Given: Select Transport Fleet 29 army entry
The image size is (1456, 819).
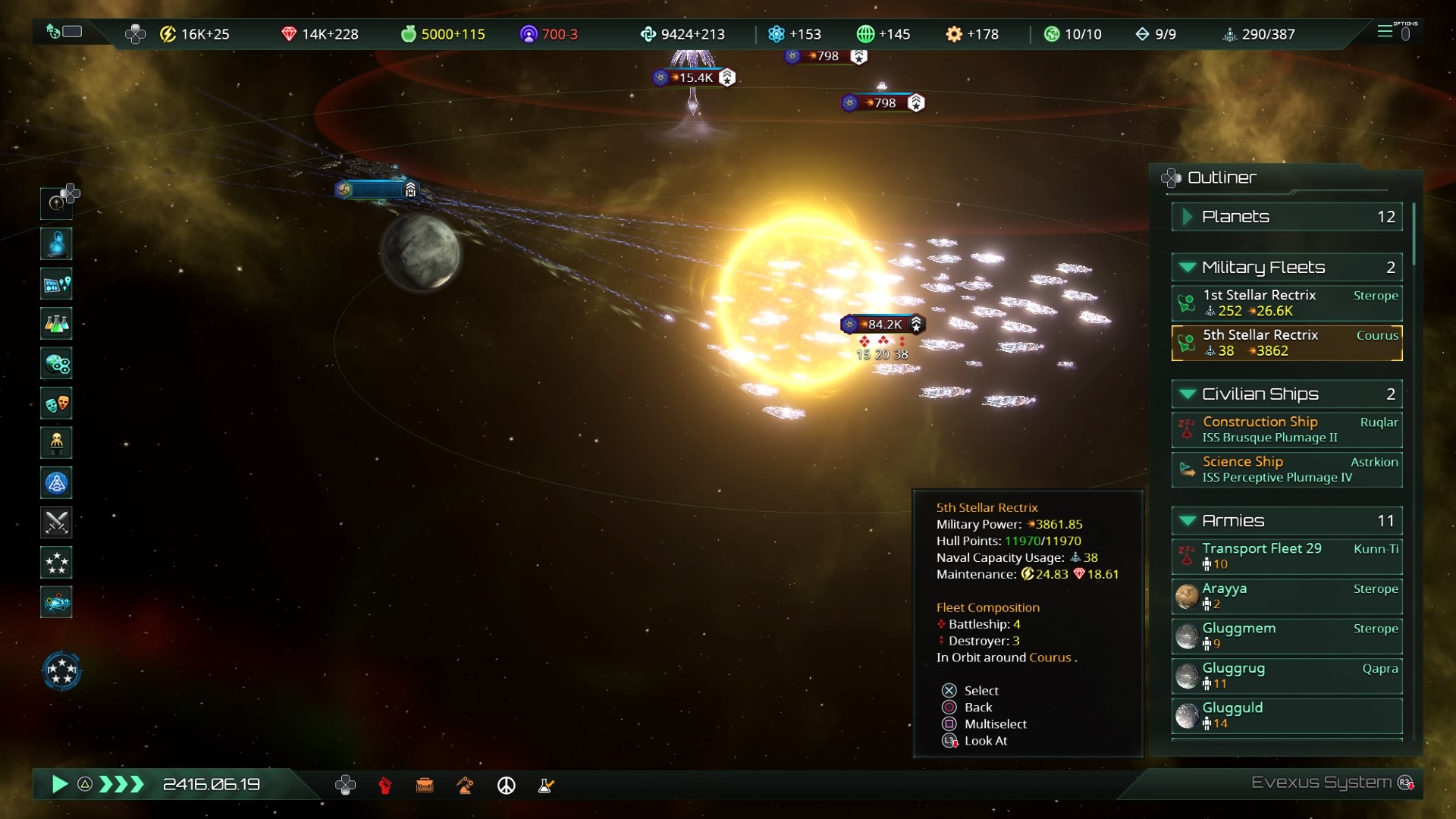Looking at the screenshot, I should [x=1286, y=556].
